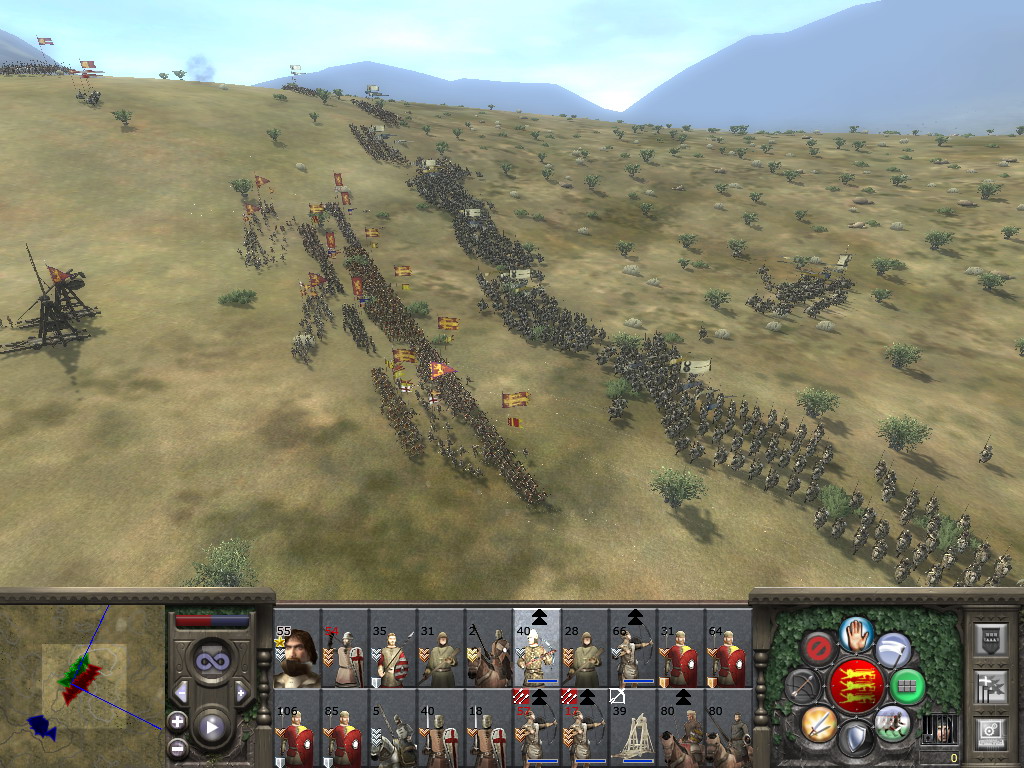Zoom out the minimap with minus button
1024x768 pixels.
(177, 747)
